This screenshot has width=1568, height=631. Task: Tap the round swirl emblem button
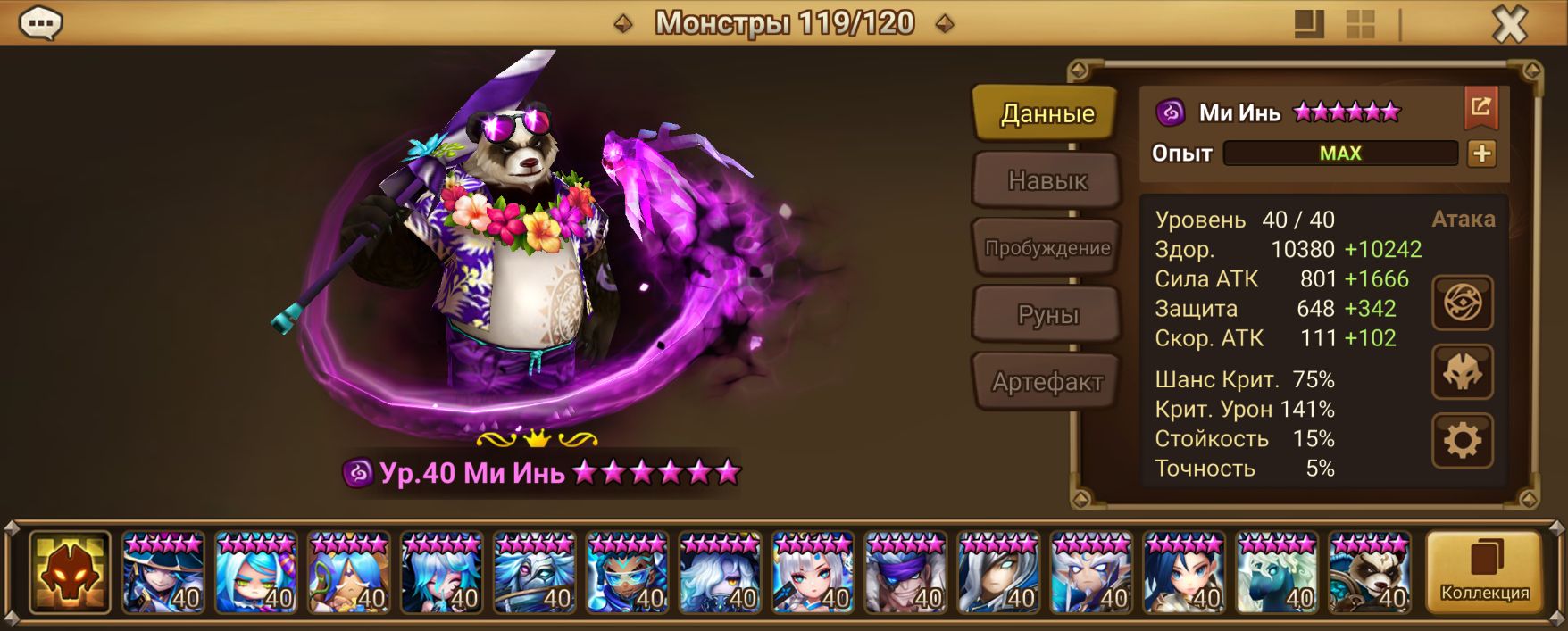(1462, 303)
